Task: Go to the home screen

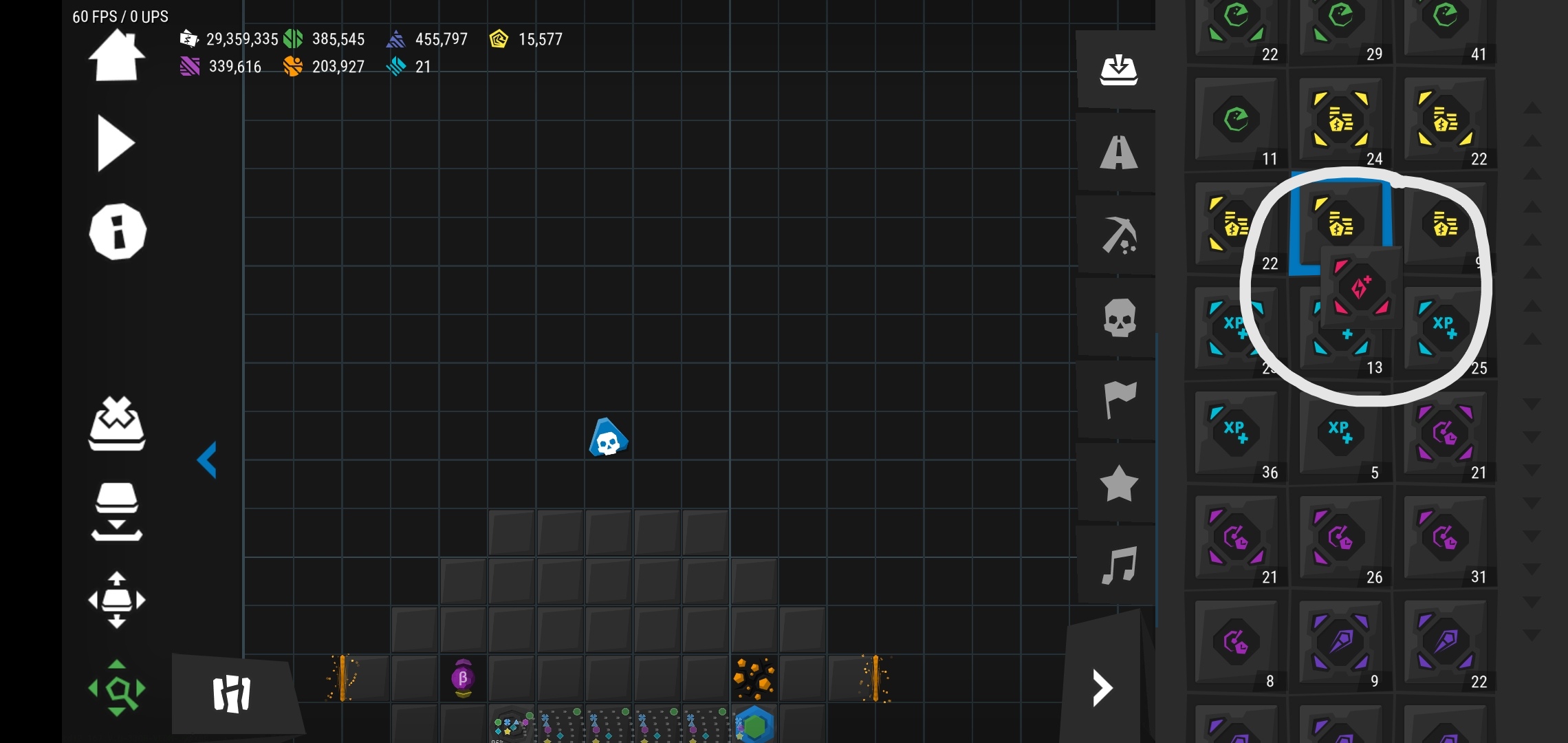Action: 116,56
